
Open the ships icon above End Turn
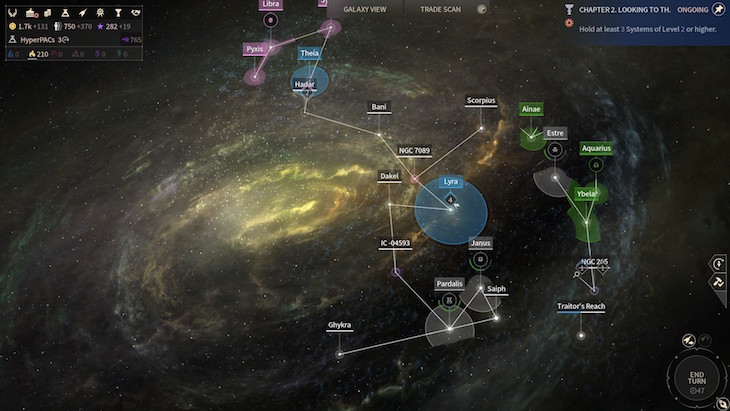tap(688, 341)
